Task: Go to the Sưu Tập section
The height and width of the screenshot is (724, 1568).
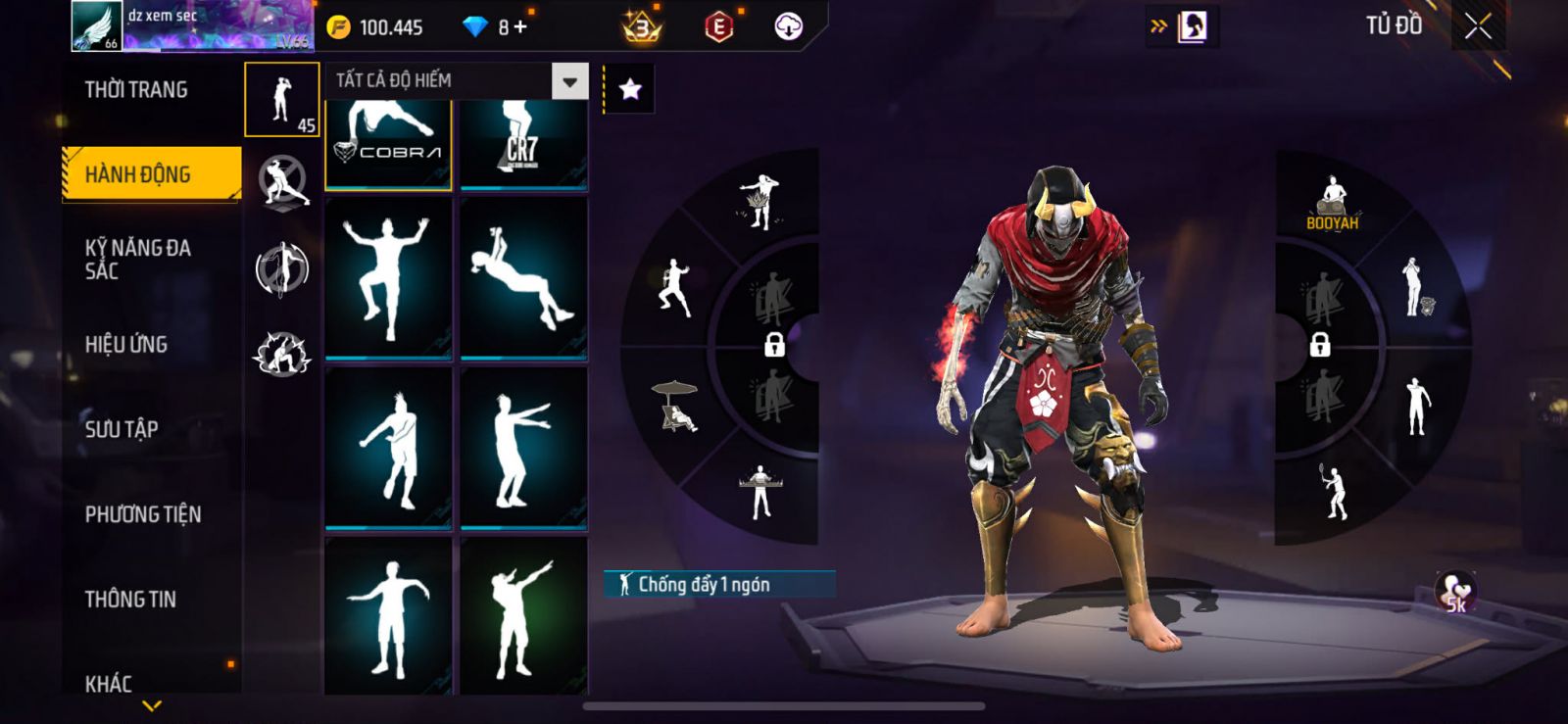Action: tap(122, 429)
